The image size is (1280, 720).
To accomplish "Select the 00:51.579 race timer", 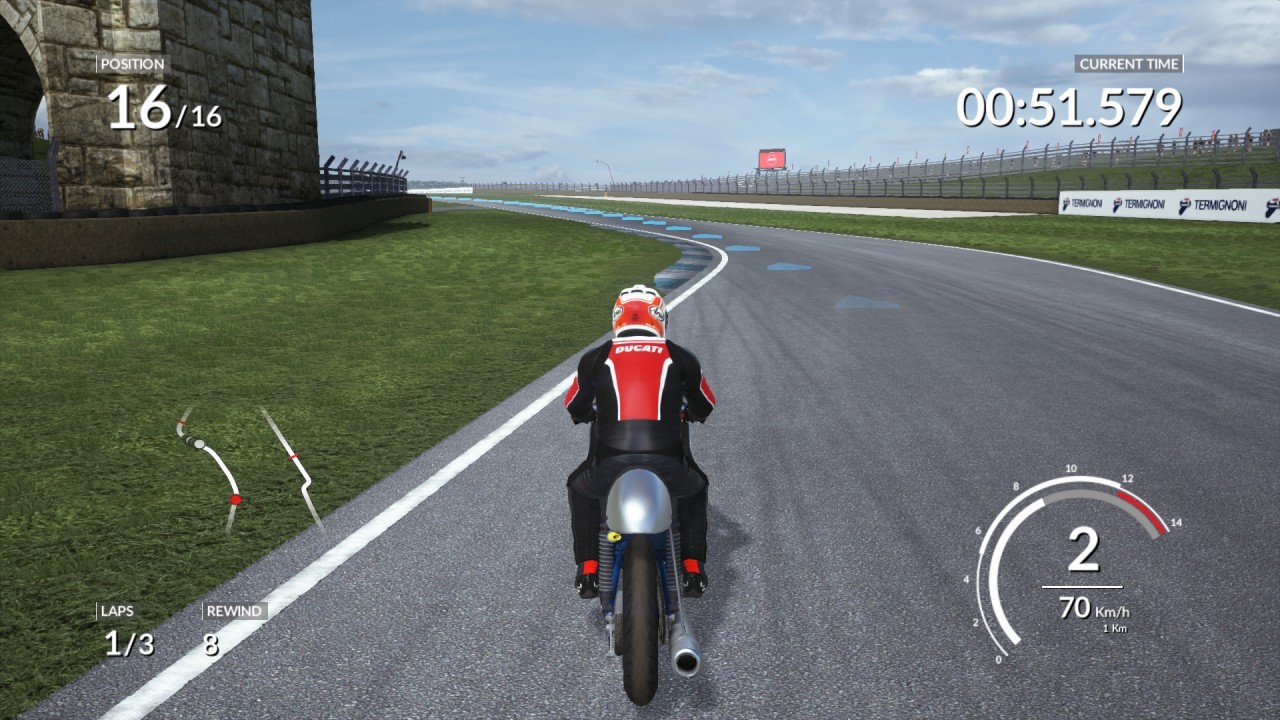I will [x=1068, y=102].
